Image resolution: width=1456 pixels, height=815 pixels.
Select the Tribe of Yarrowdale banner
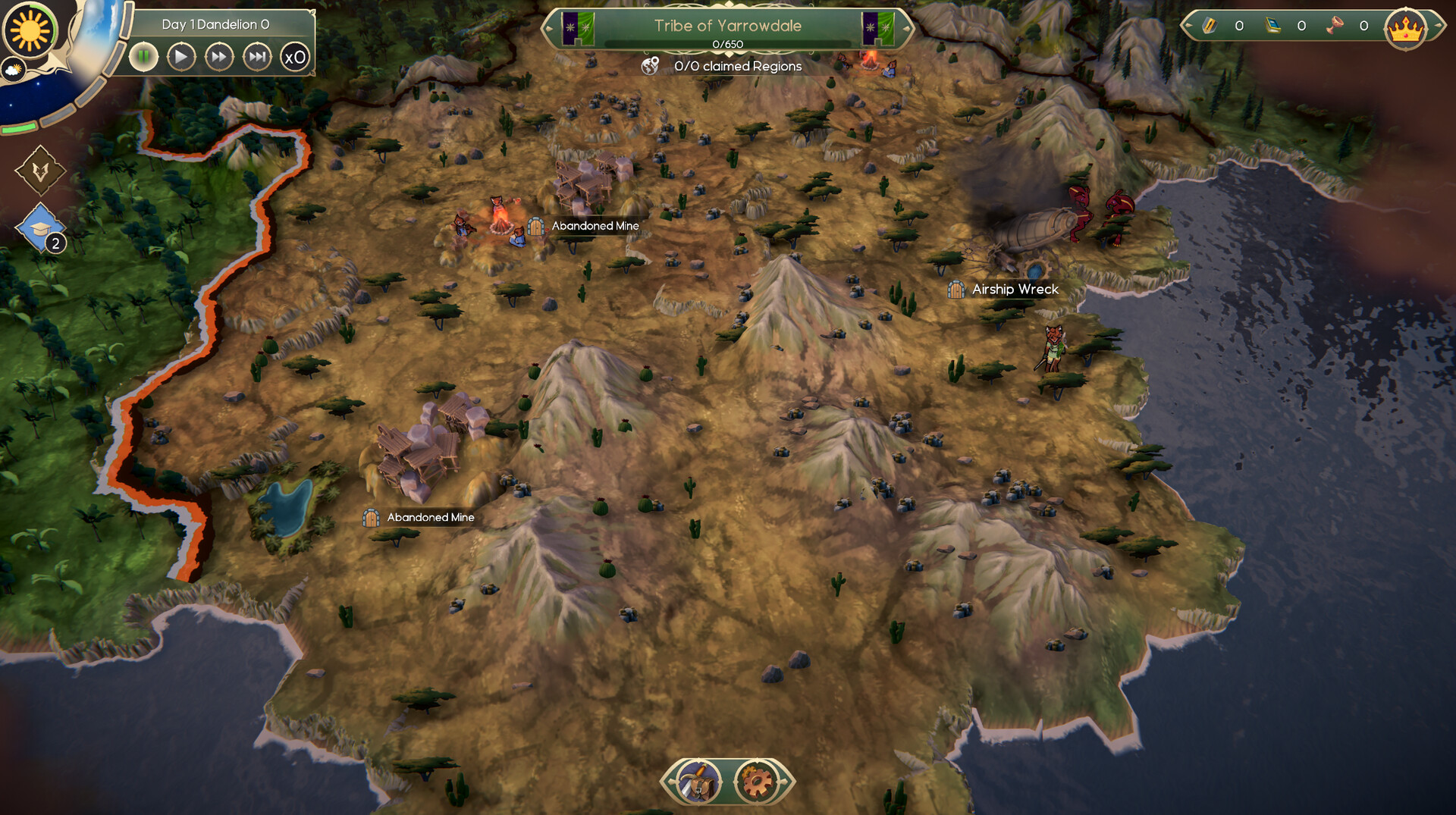[x=727, y=26]
